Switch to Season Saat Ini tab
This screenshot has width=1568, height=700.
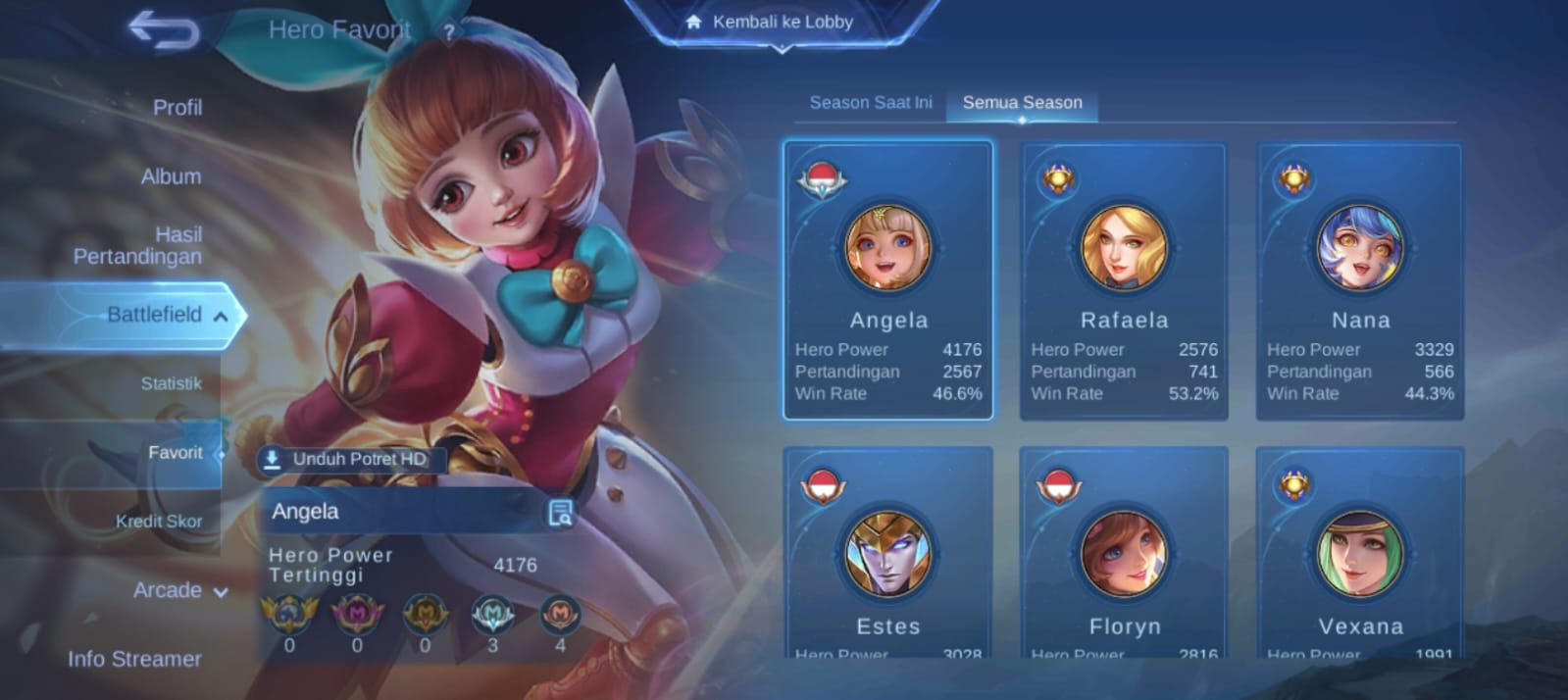(870, 102)
